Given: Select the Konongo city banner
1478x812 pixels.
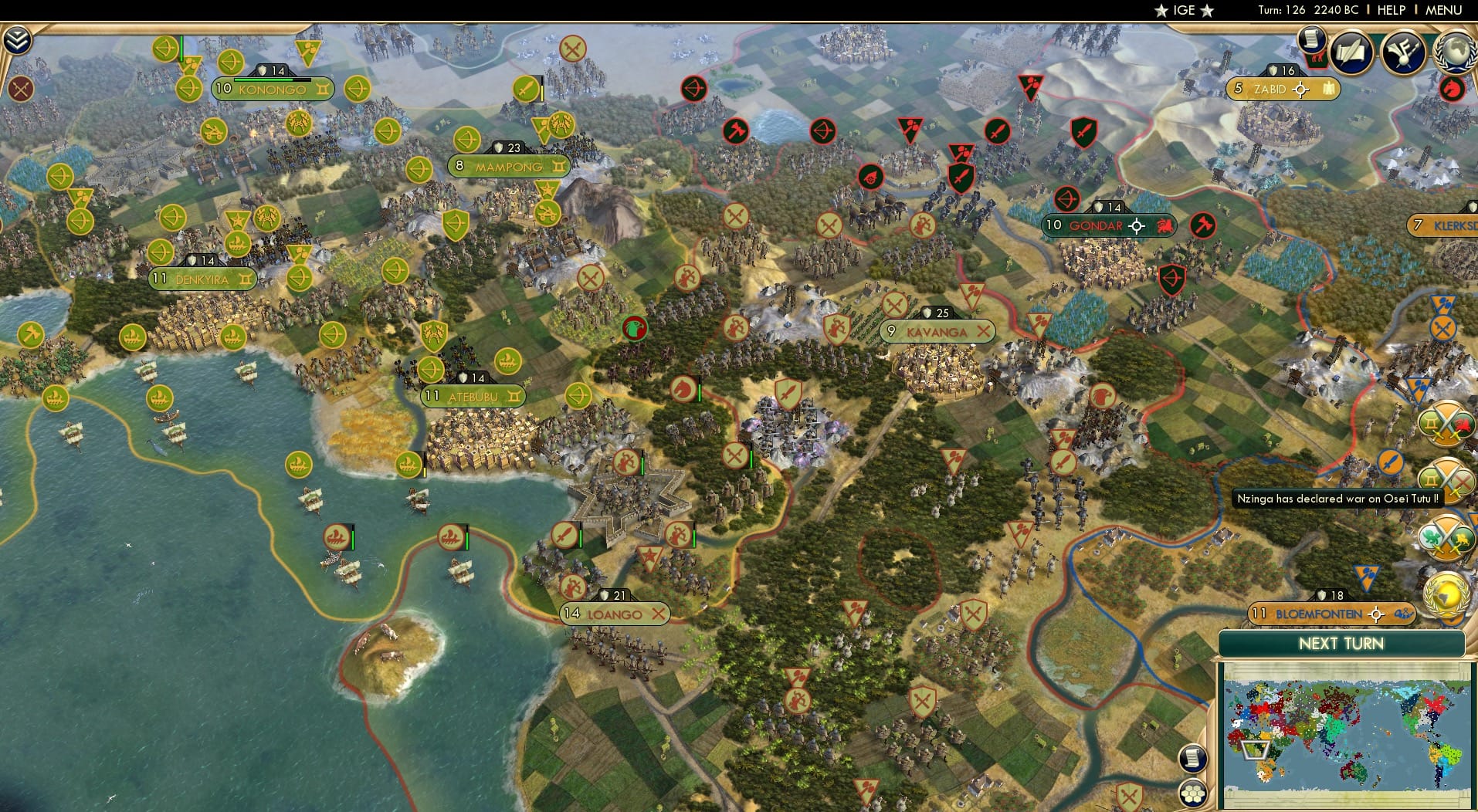Looking at the screenshot, I should point(272,89).
